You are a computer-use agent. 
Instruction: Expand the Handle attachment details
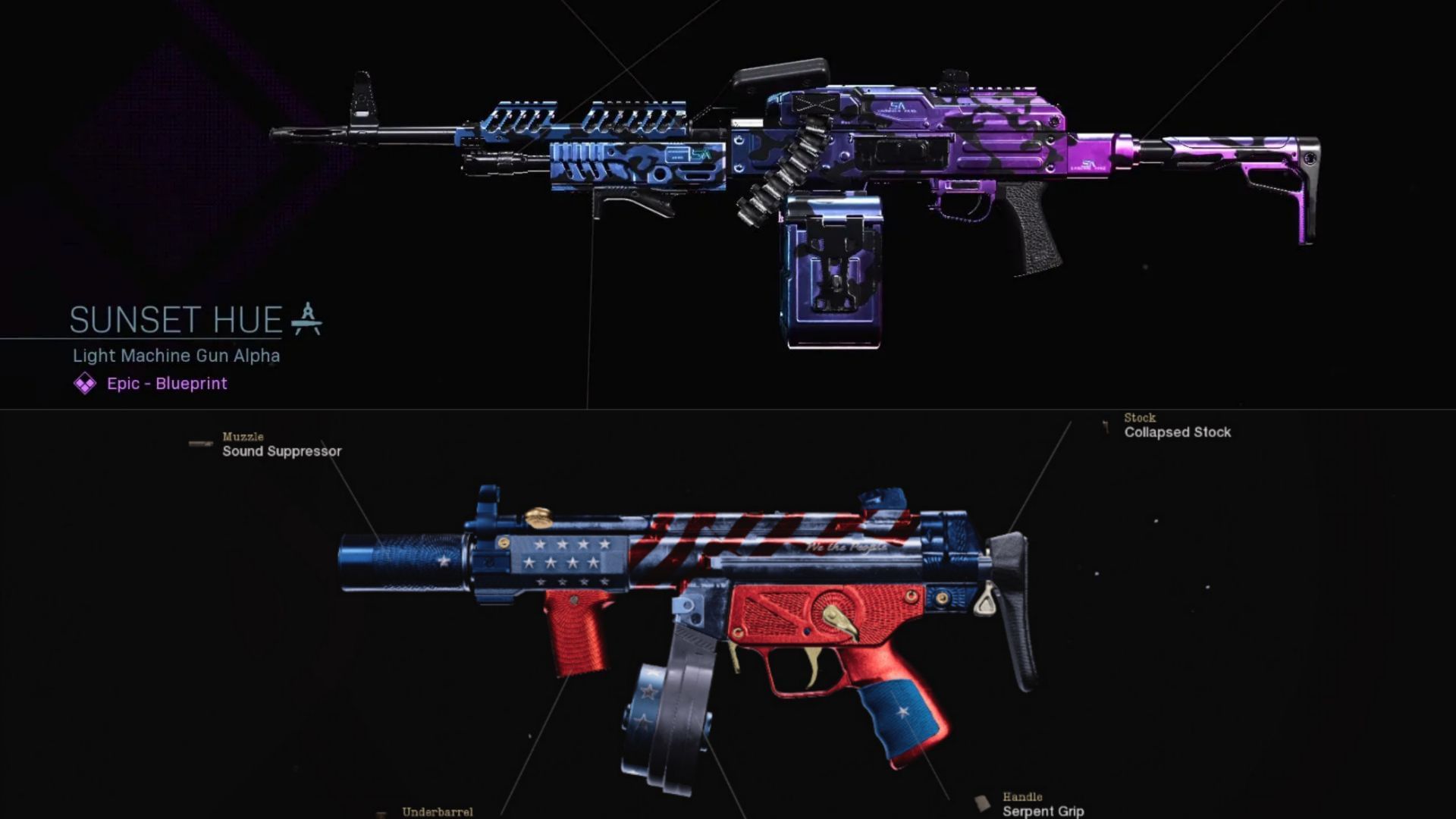[x=1021, y=797]
